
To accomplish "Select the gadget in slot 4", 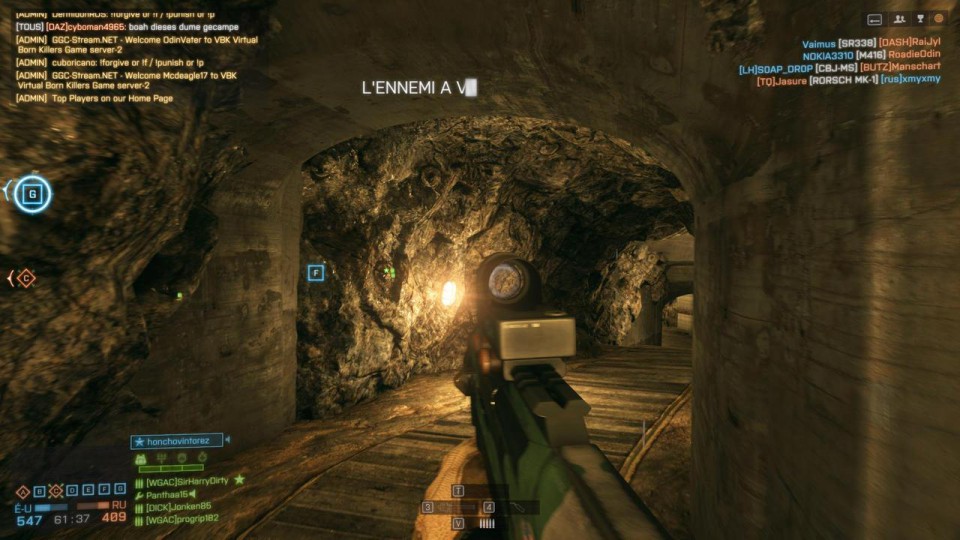I will [489, 508].
